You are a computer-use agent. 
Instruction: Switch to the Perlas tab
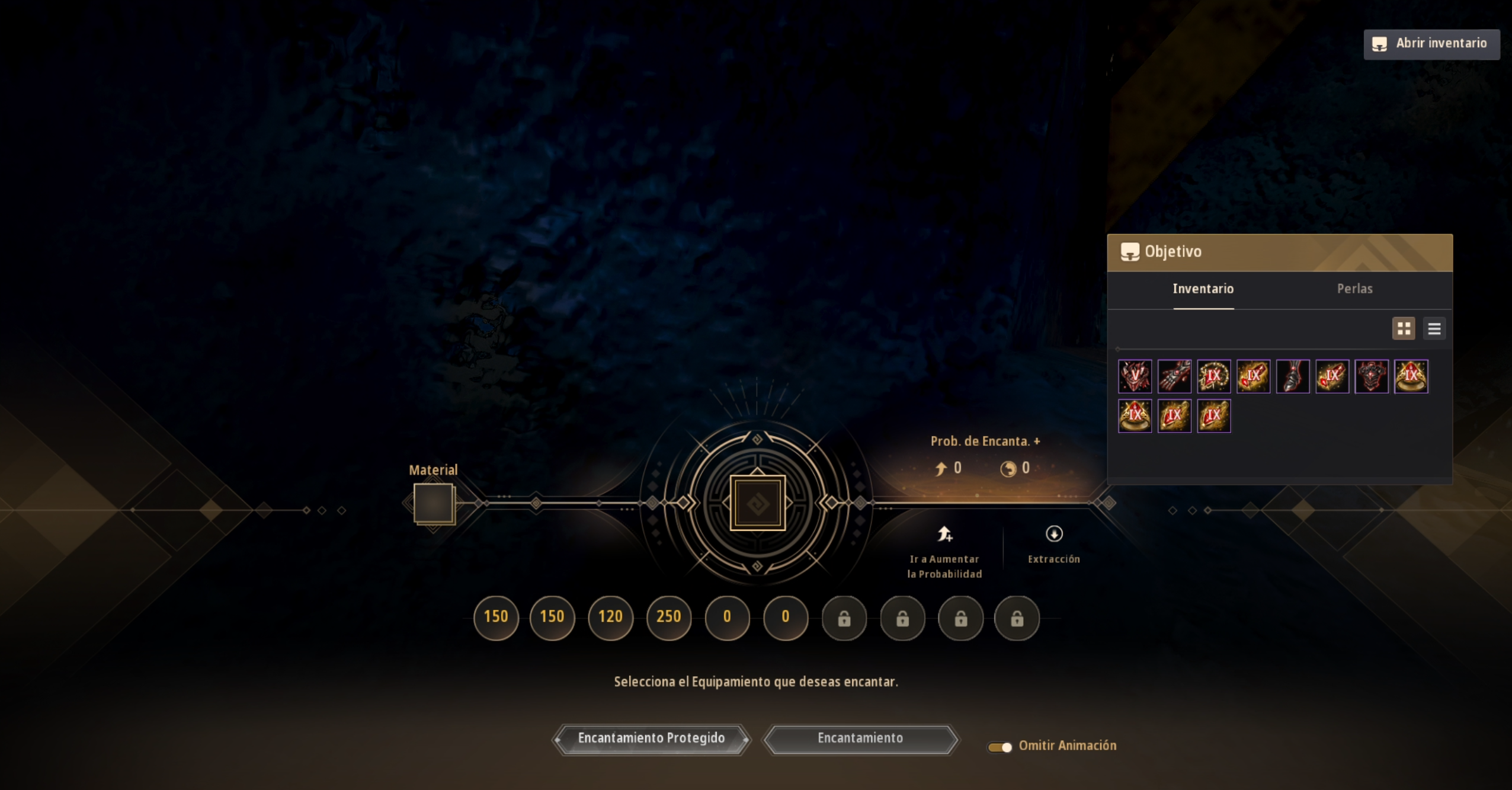(1354, 289)
